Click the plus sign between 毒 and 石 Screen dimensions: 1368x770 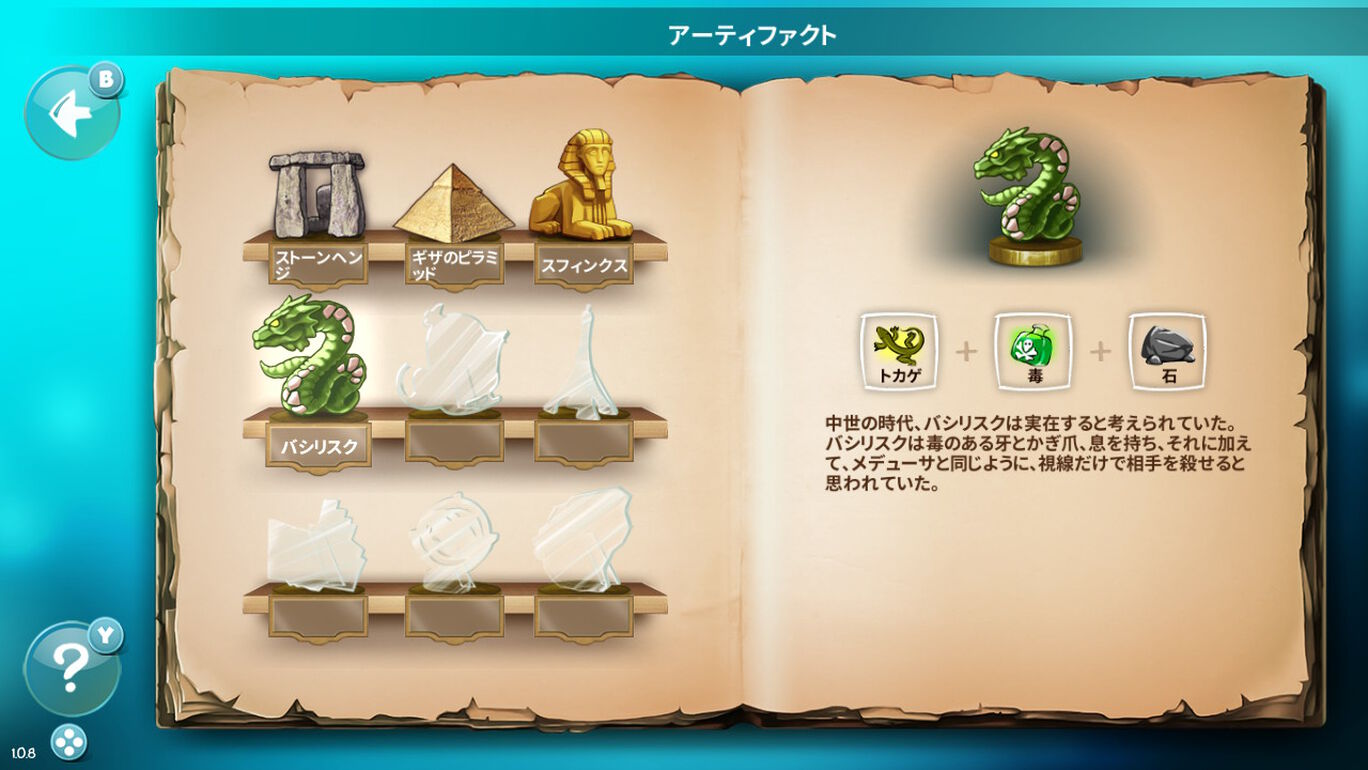[1099, 352]
